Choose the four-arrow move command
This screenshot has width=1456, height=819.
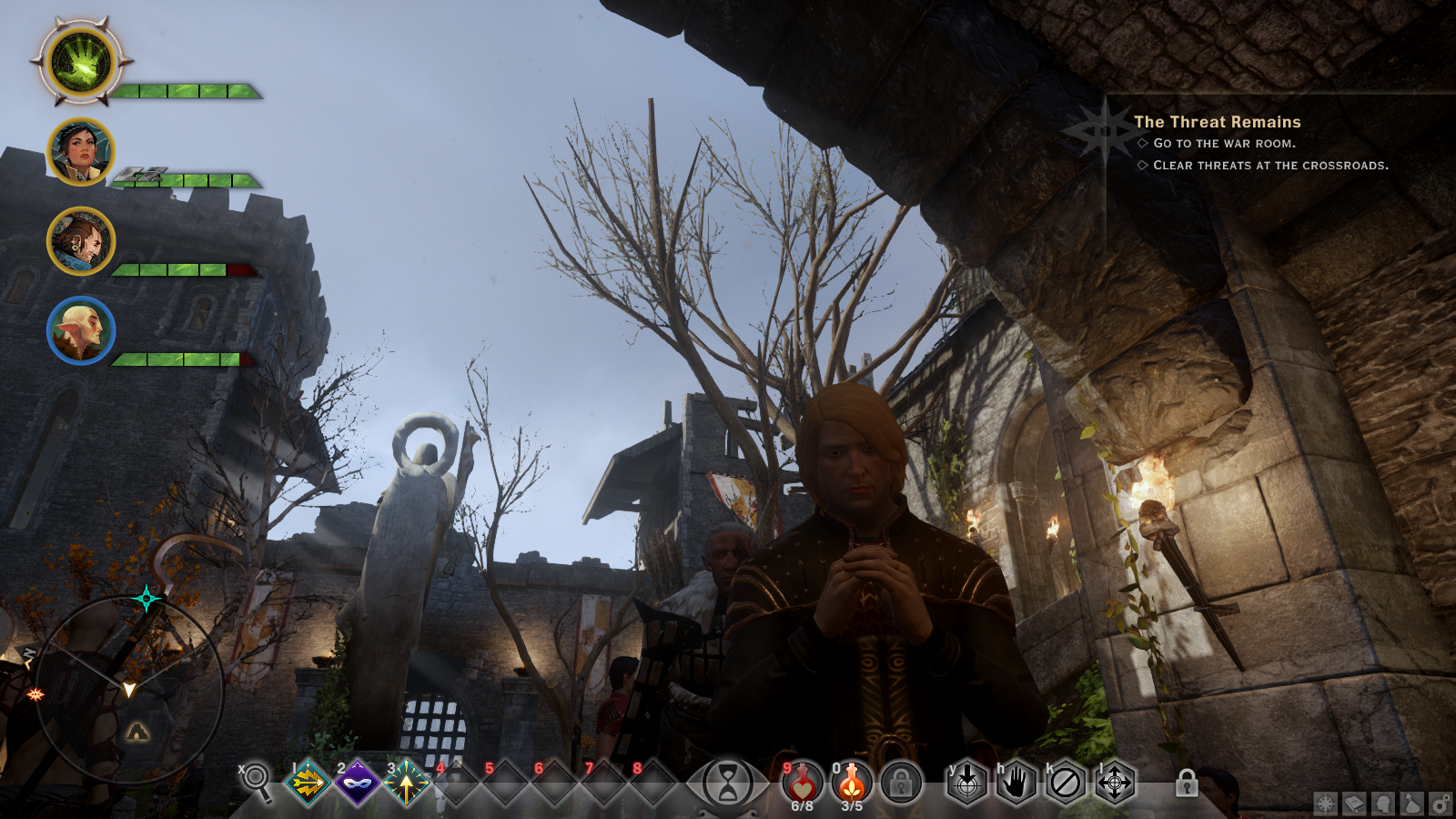(x=1115, y=783)
